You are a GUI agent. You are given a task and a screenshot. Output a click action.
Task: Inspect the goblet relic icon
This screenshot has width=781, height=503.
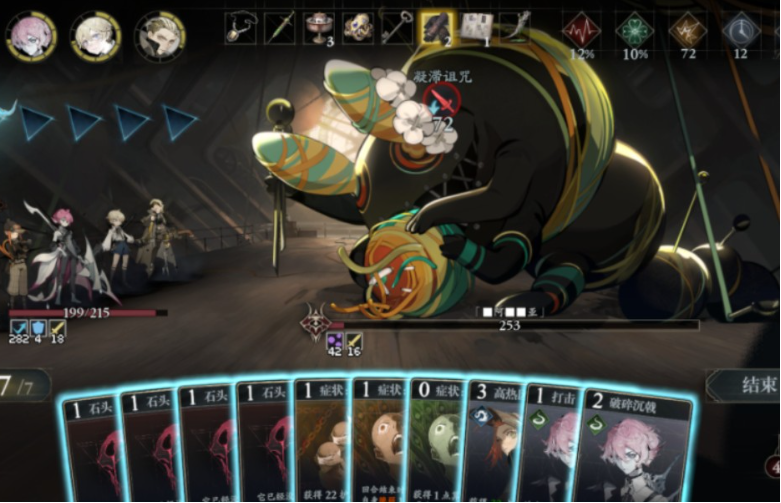coord(319,27)
